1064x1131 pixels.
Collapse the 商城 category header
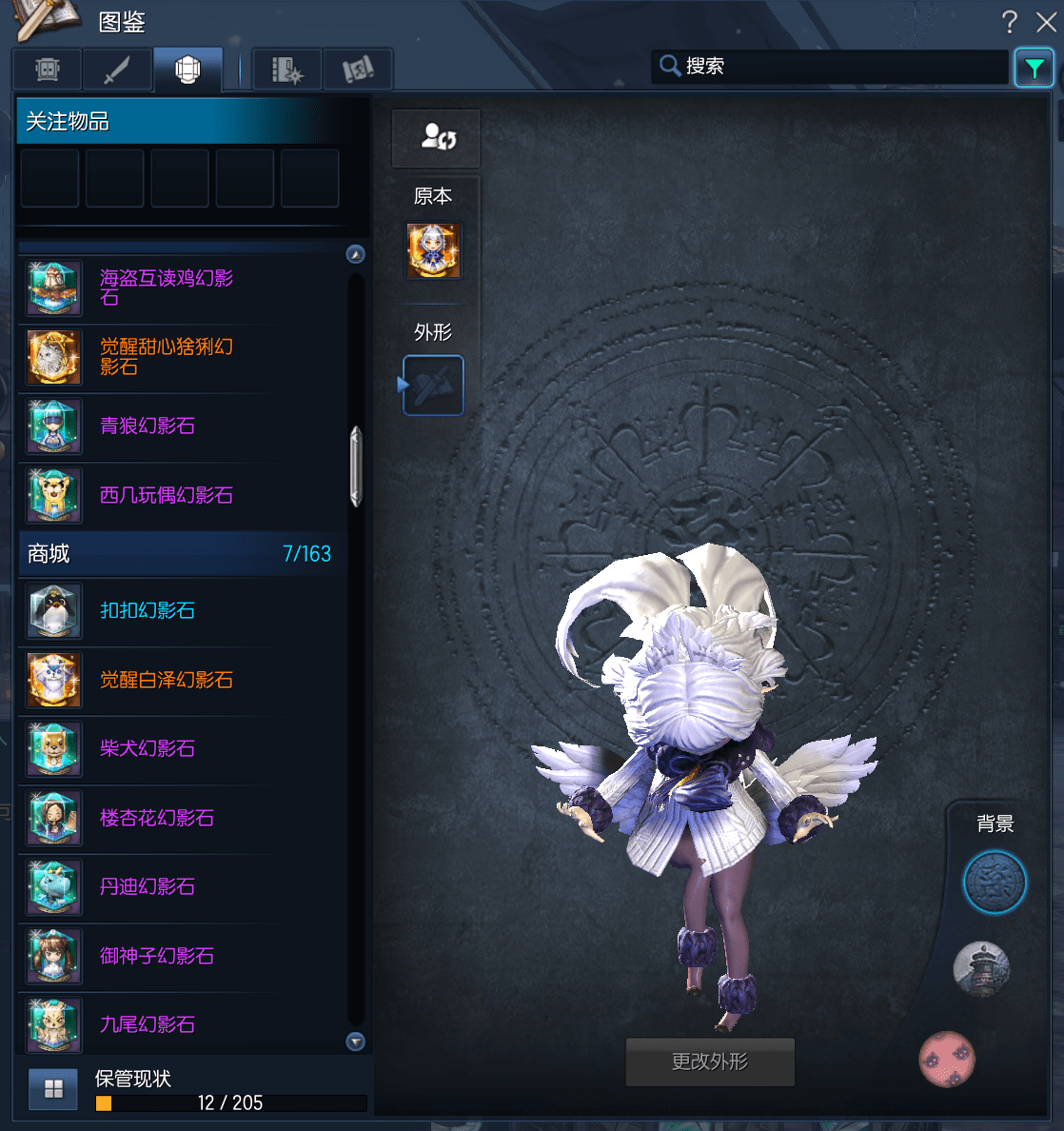[179, 554]
